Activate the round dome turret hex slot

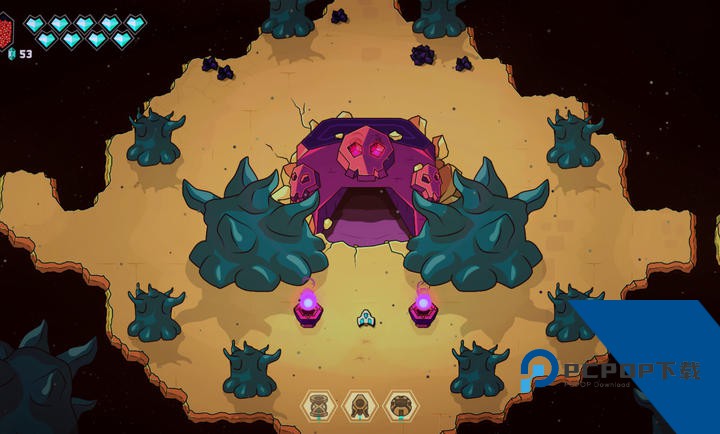[x=401, y=405]
